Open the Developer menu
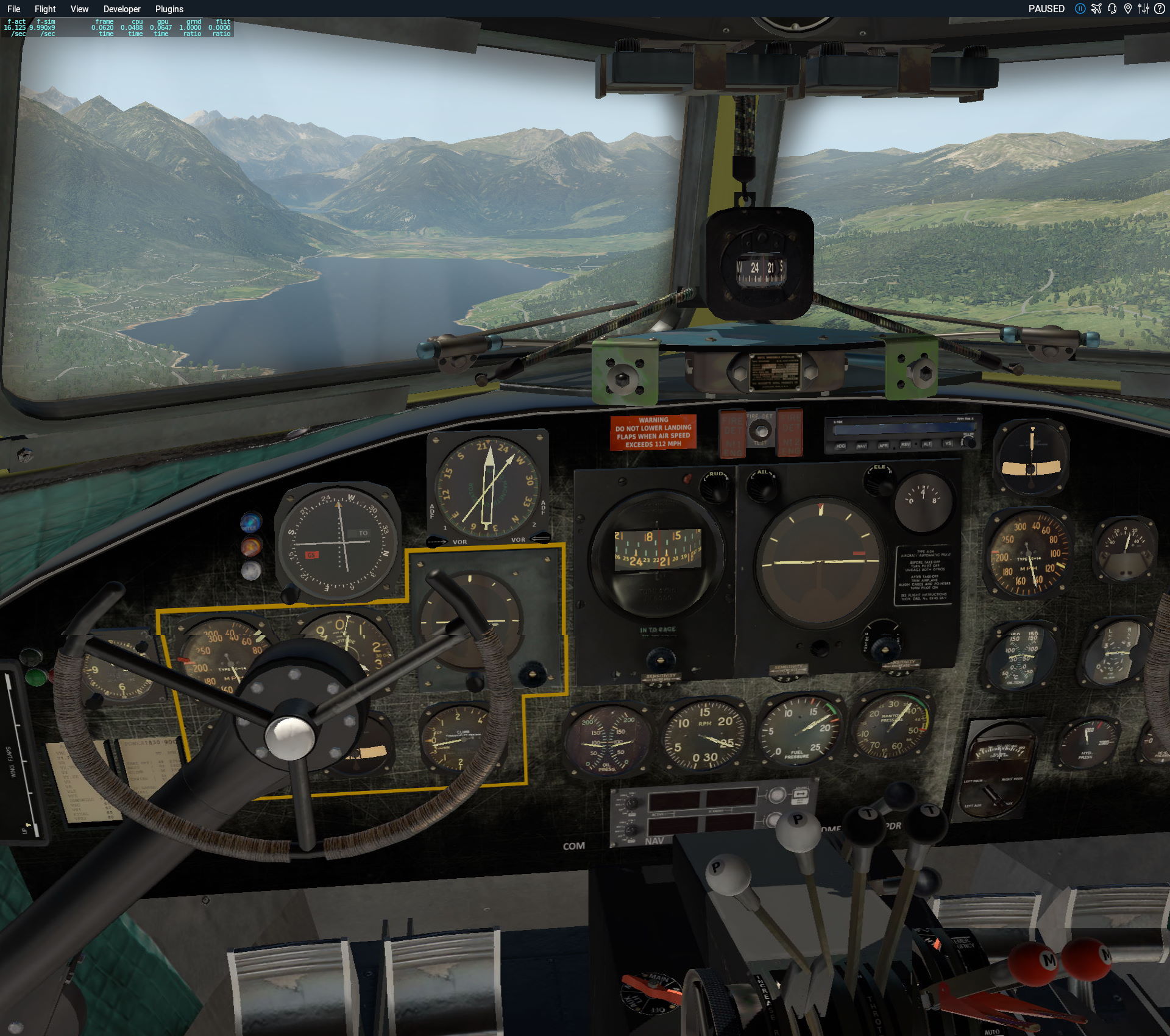Image resolution: width=1170 pixels, height=1036 pixels. [x=122, y=9]
